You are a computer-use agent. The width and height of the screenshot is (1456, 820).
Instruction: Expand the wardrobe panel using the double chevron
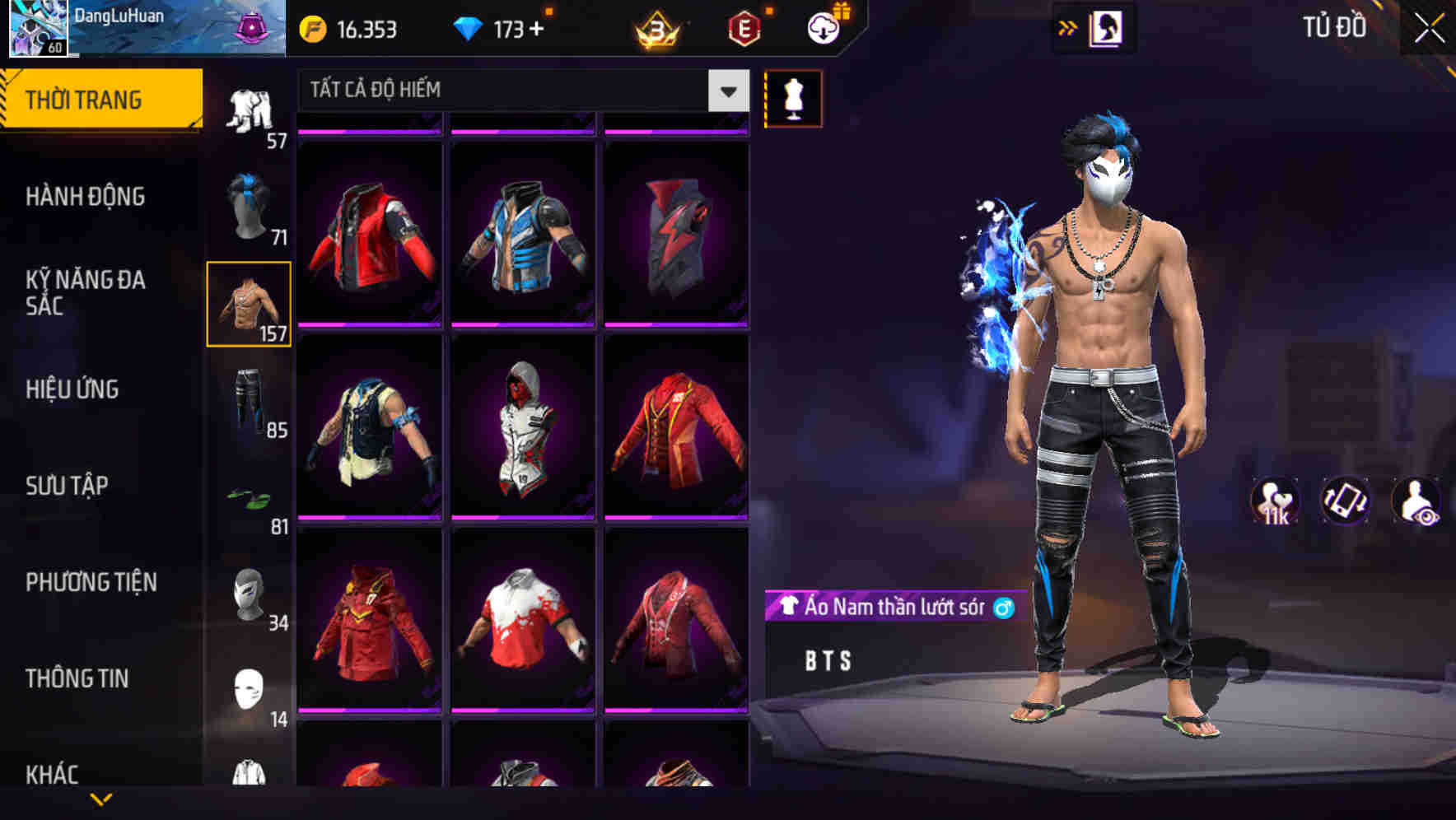[1068, 27]
